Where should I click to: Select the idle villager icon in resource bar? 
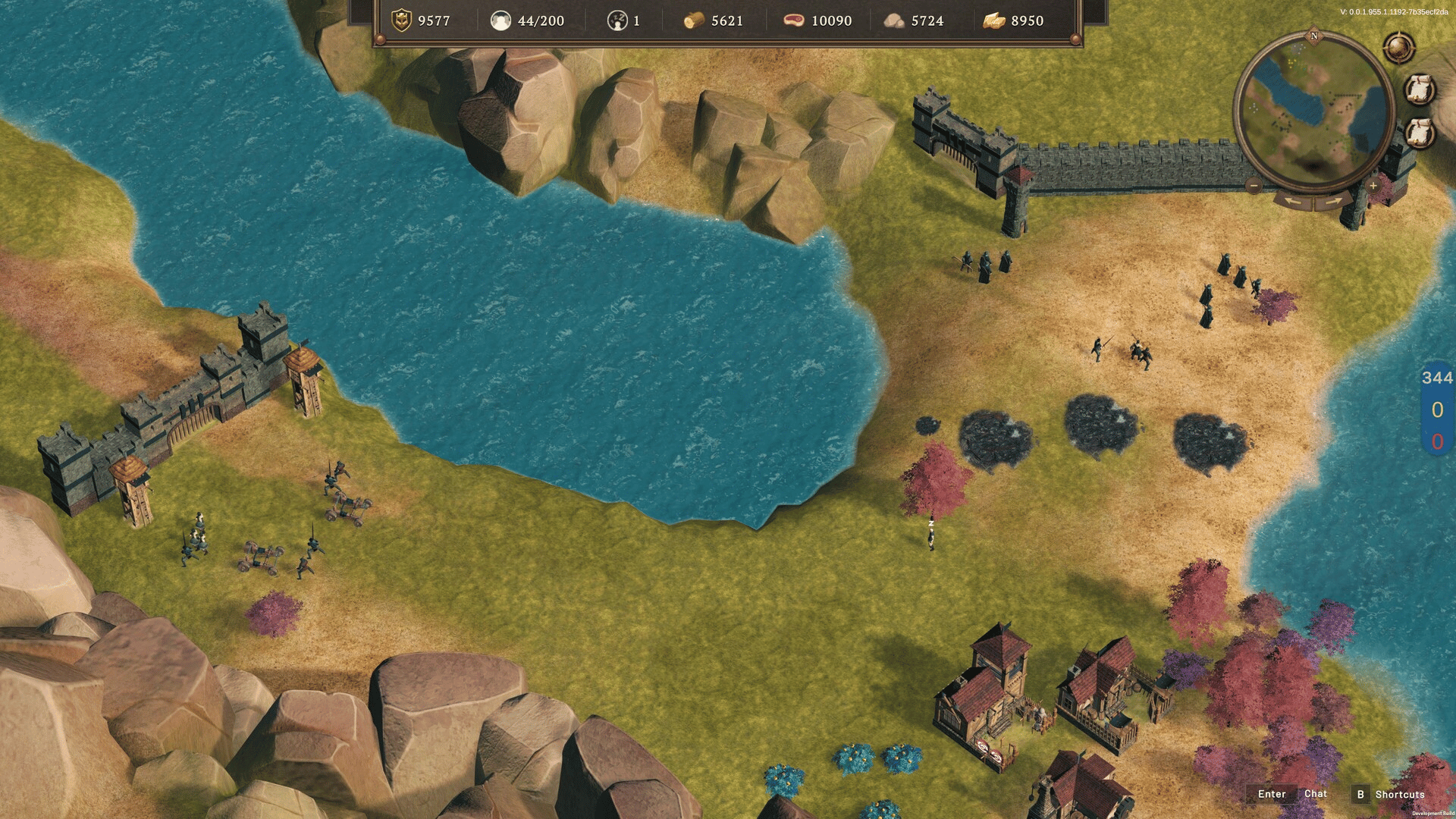[617, 20]
